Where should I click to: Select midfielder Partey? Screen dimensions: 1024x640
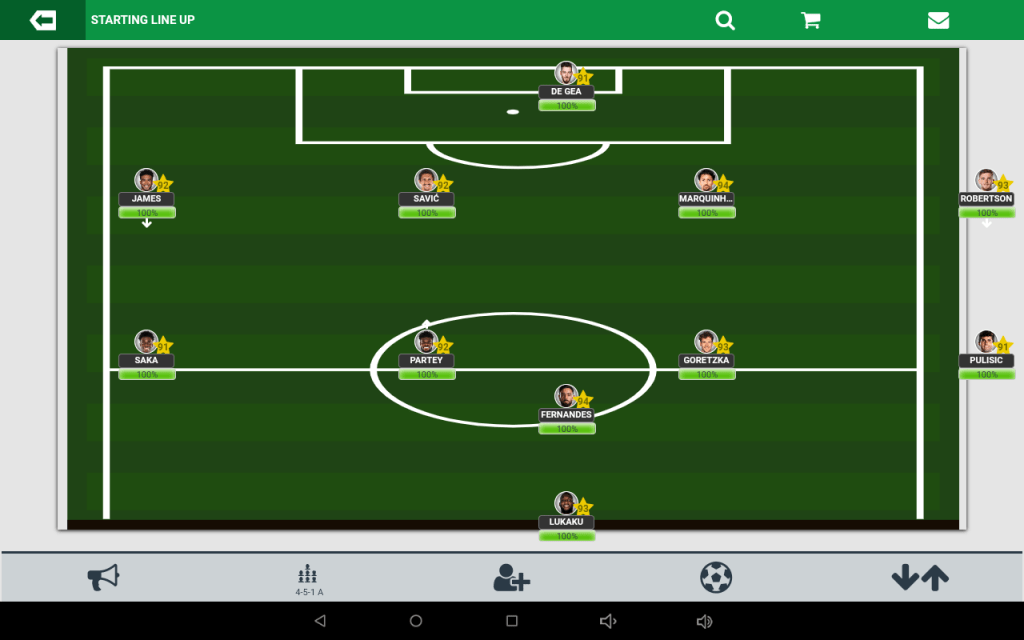click(x=427, y=345)
